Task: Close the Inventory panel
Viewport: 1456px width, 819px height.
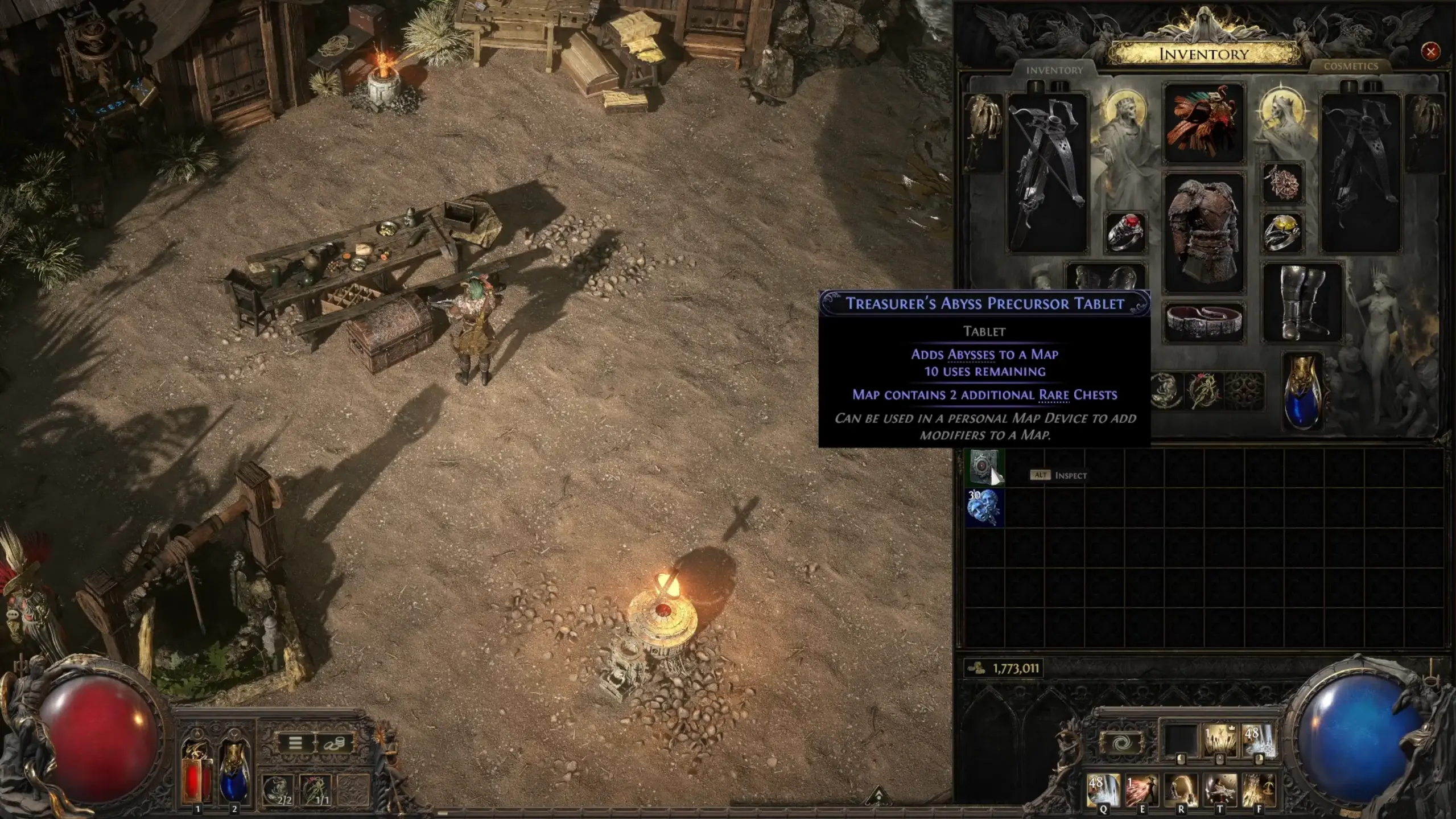Action: click(x=1430, y=52)
